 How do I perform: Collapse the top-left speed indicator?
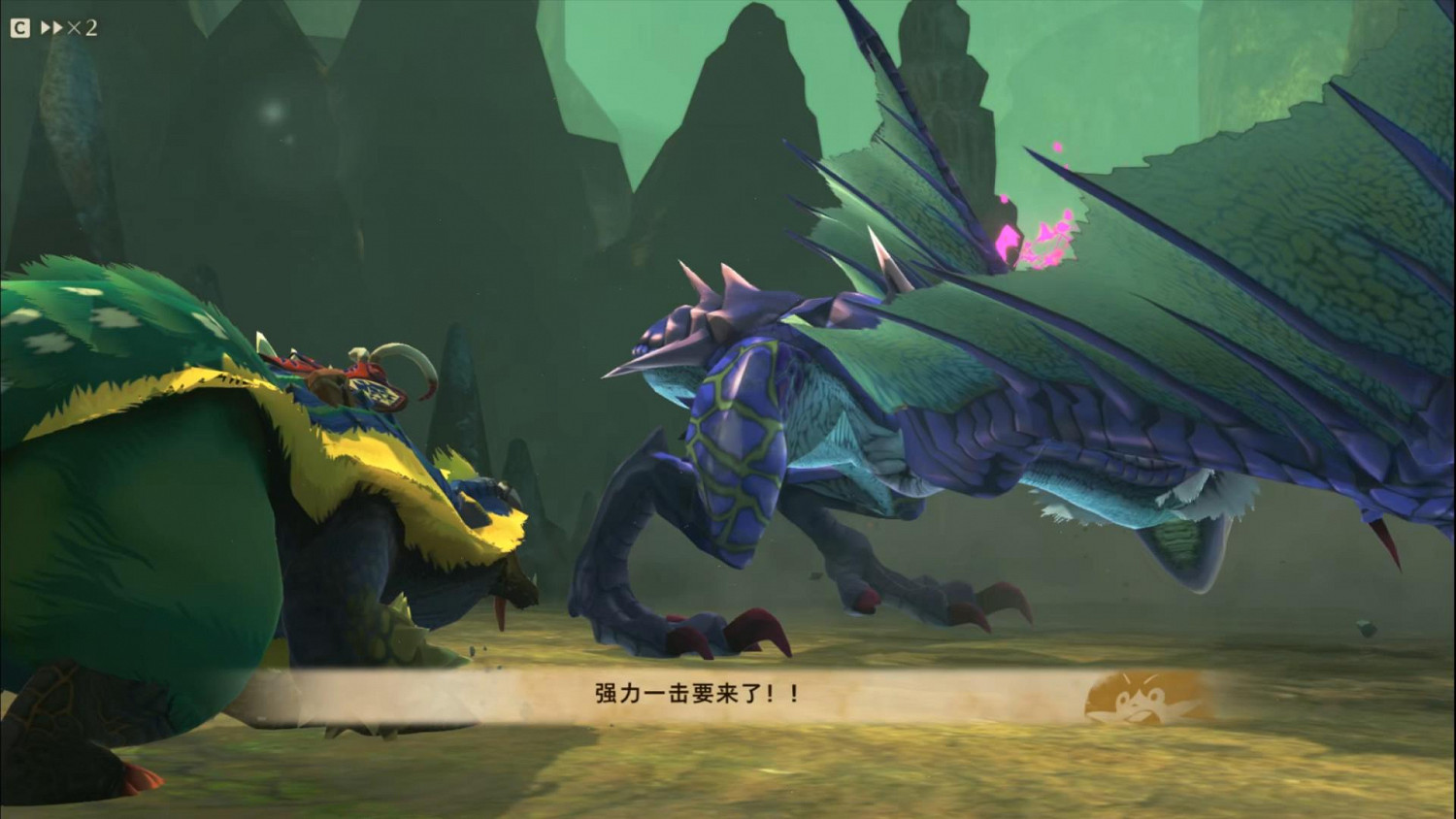[x=83, y=27]
